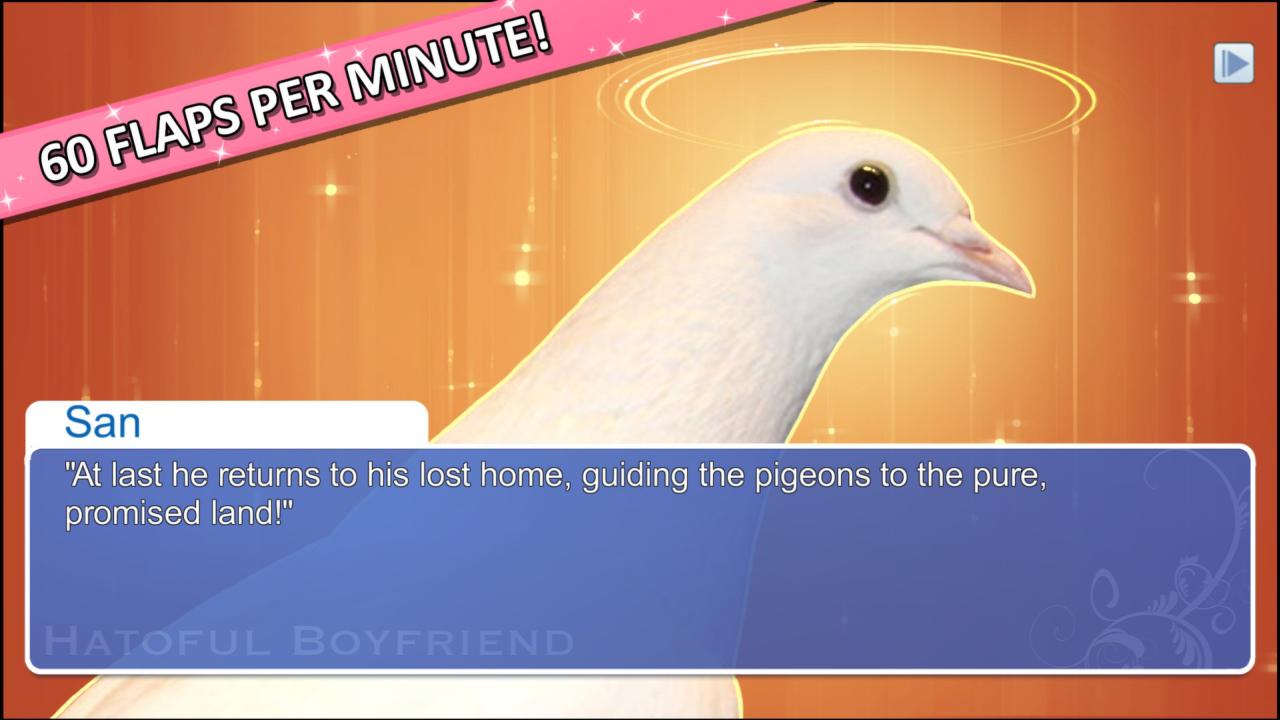Tap the skip button in the top-right corner
The width and height of the screenshot is (1280, 720).
tap(1234, 63)
